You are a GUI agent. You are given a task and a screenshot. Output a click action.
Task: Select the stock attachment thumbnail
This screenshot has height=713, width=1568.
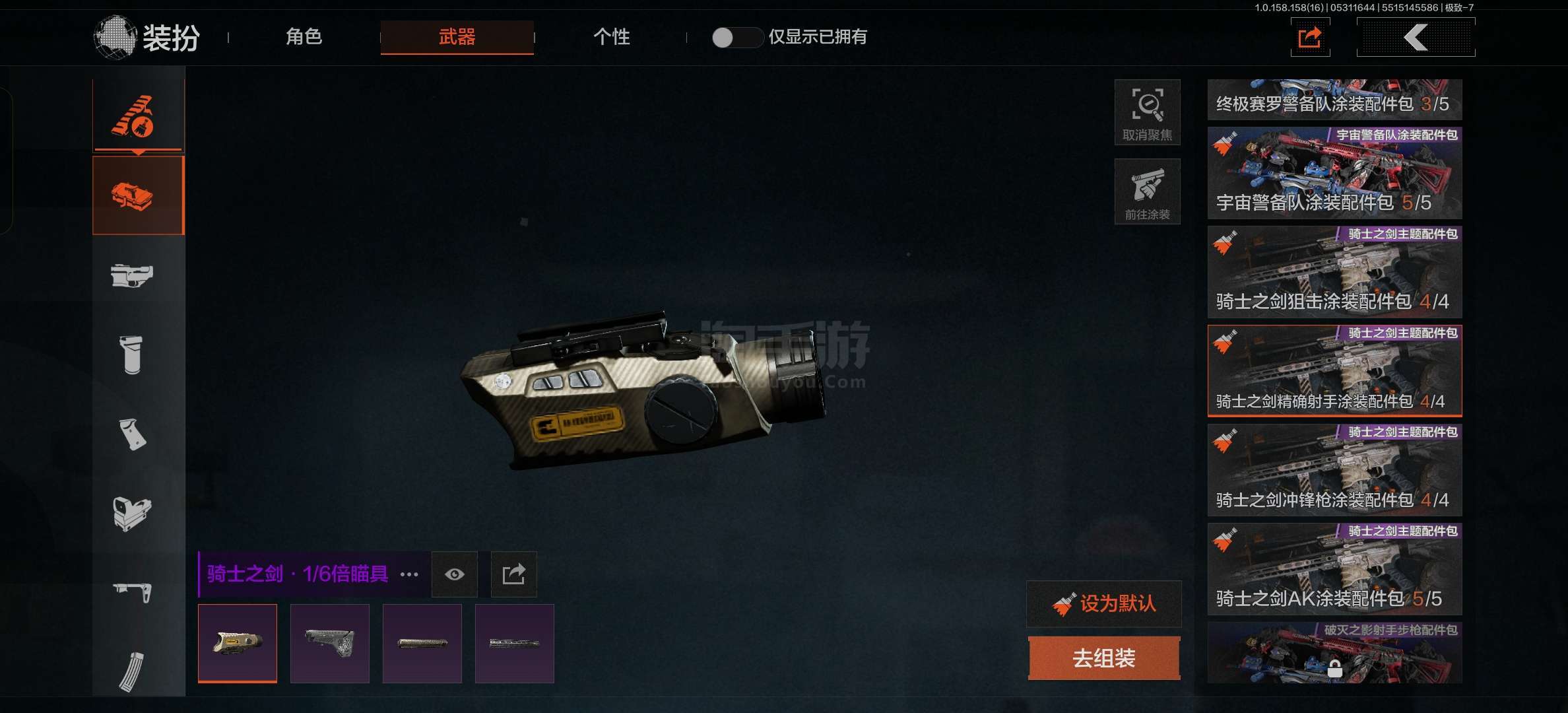click(330, 643)
